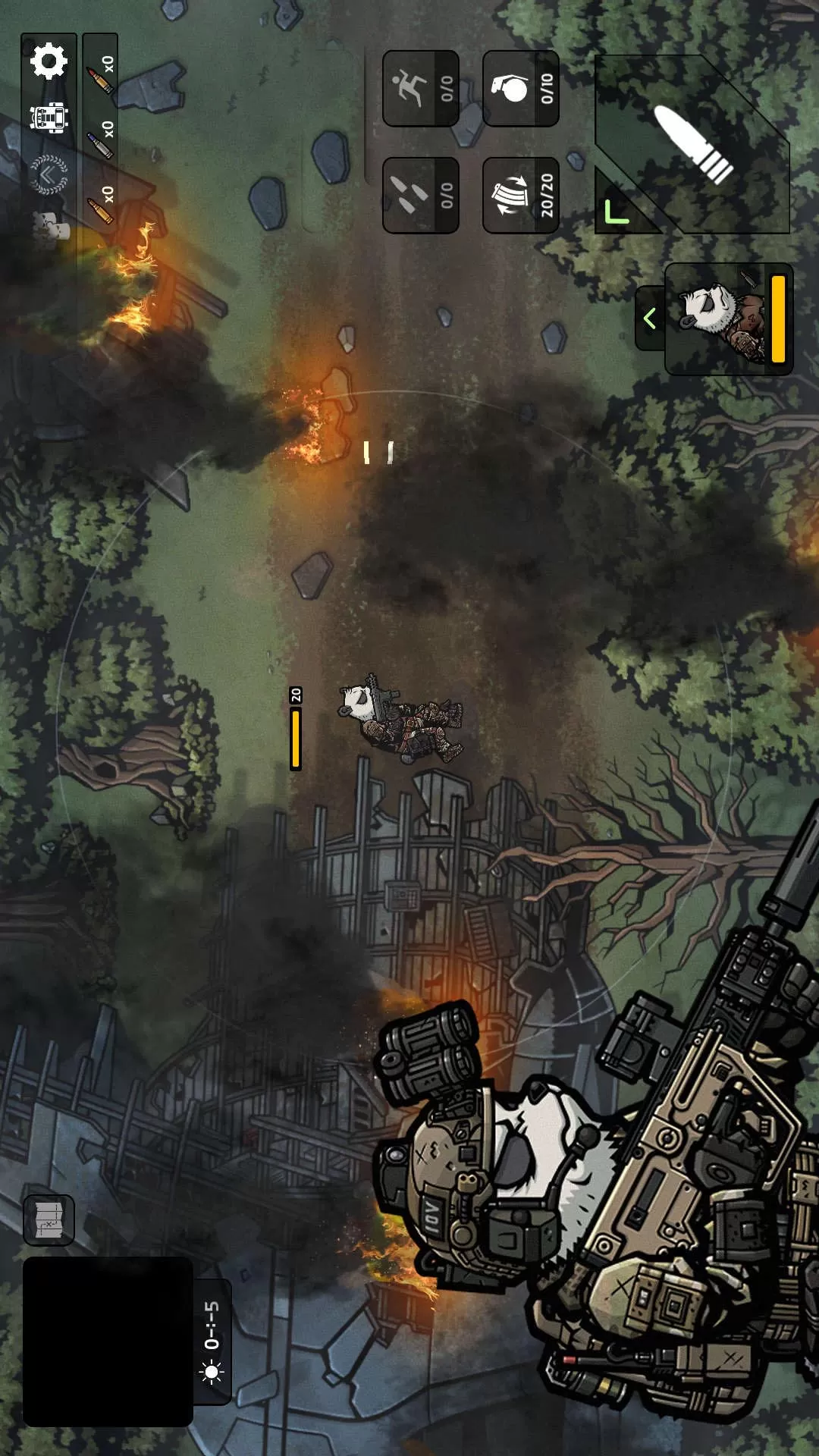Choose the blue-tipped bullet ammo type
Image resolution: width=819 pixels, height=1456 pixels.
pos(100,139)
